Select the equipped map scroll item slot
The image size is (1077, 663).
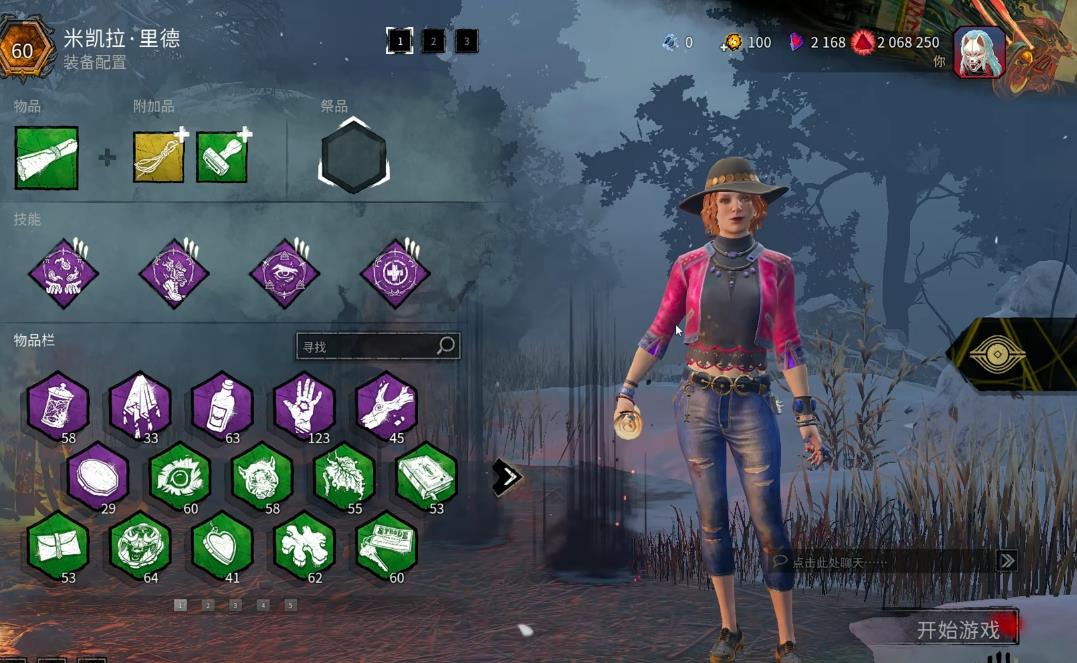pyautogui.click(x=47, y=157)
